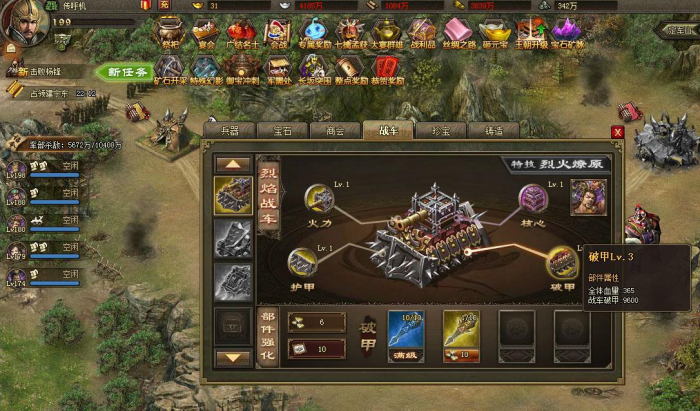Screen dimensions: 700x411
Task: Open the 铸造 tab
Action: click(494, 130)
